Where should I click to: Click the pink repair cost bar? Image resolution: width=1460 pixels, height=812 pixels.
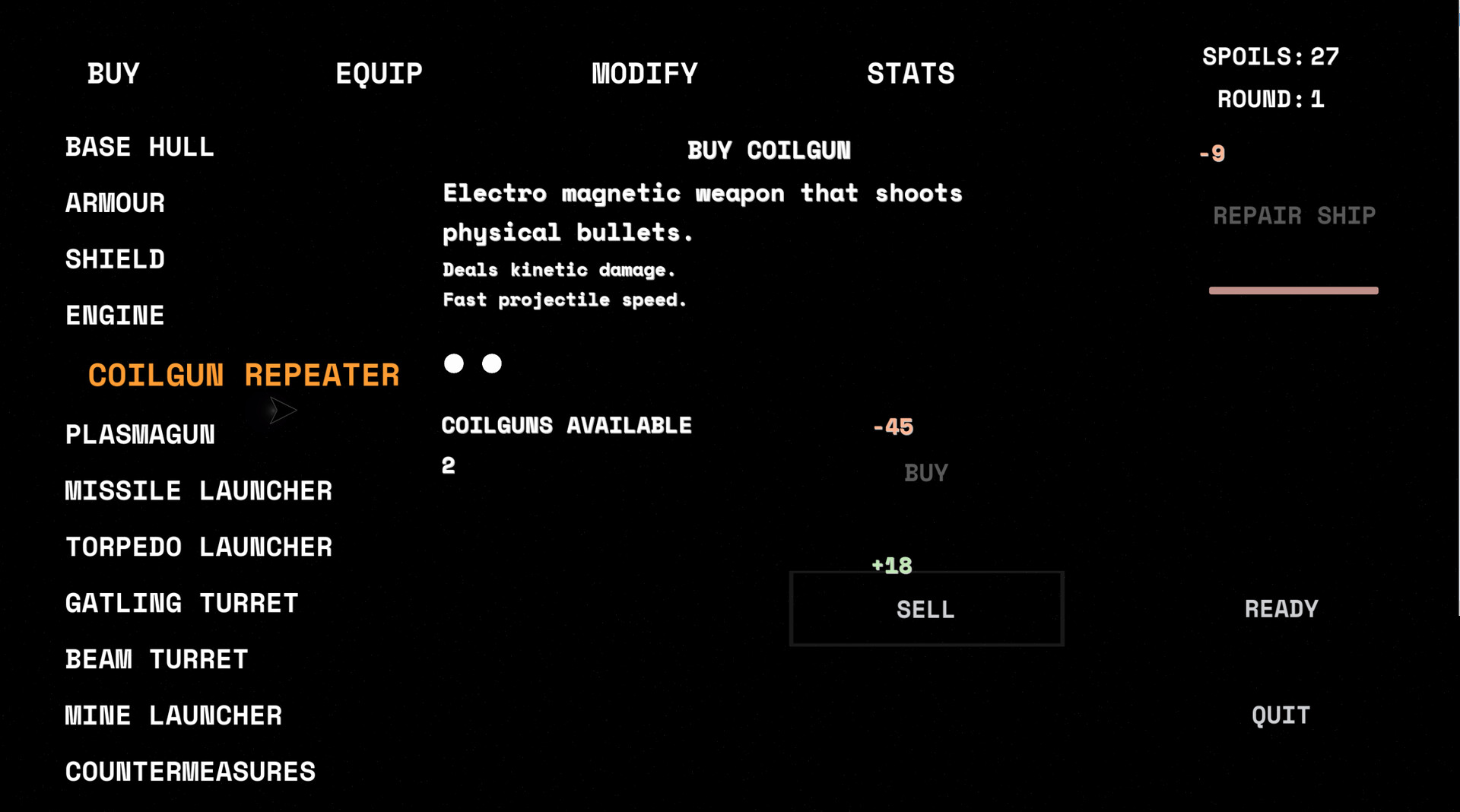pos(1293,290)
